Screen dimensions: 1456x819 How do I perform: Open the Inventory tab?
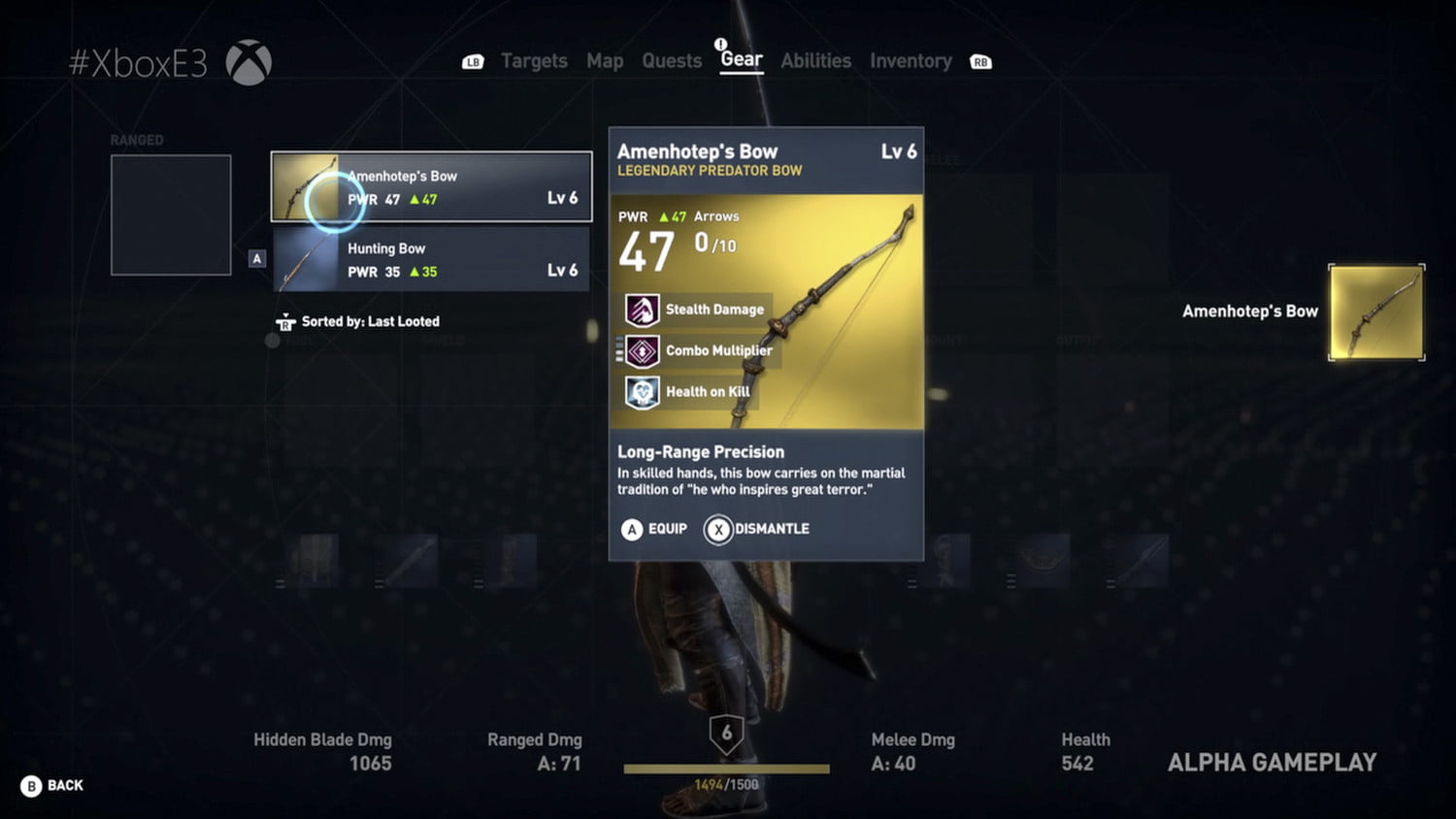pos(910,60)
